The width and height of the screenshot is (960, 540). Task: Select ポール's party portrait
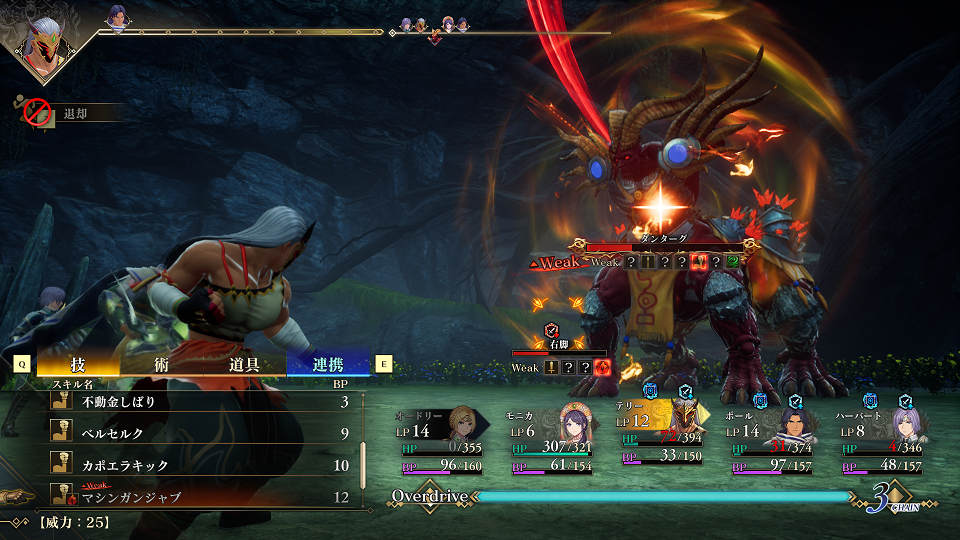pyautogui.click(x=793, y=421)
